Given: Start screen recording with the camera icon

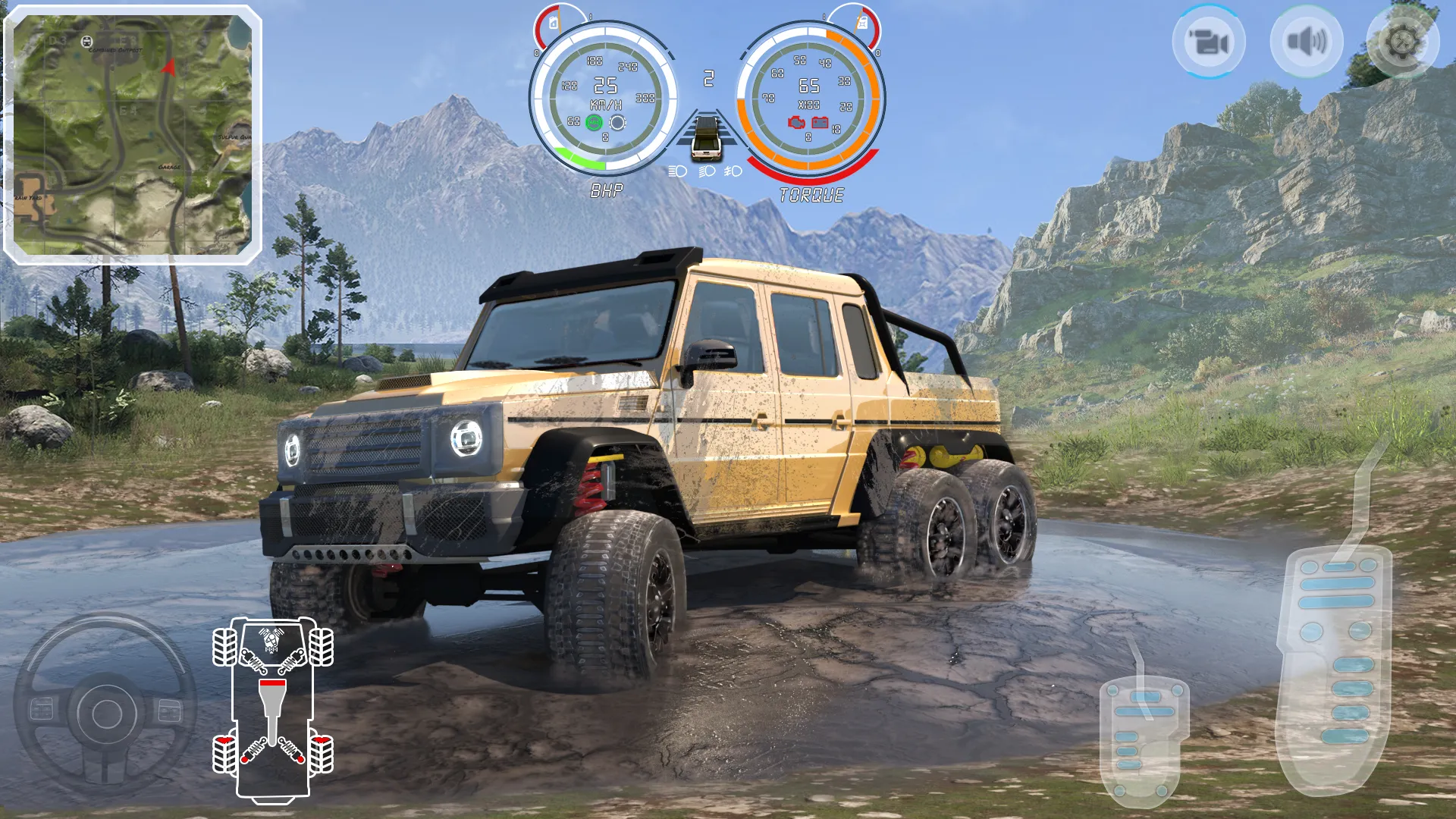Looking at the screenshot, I should [x=1210, y=42].
